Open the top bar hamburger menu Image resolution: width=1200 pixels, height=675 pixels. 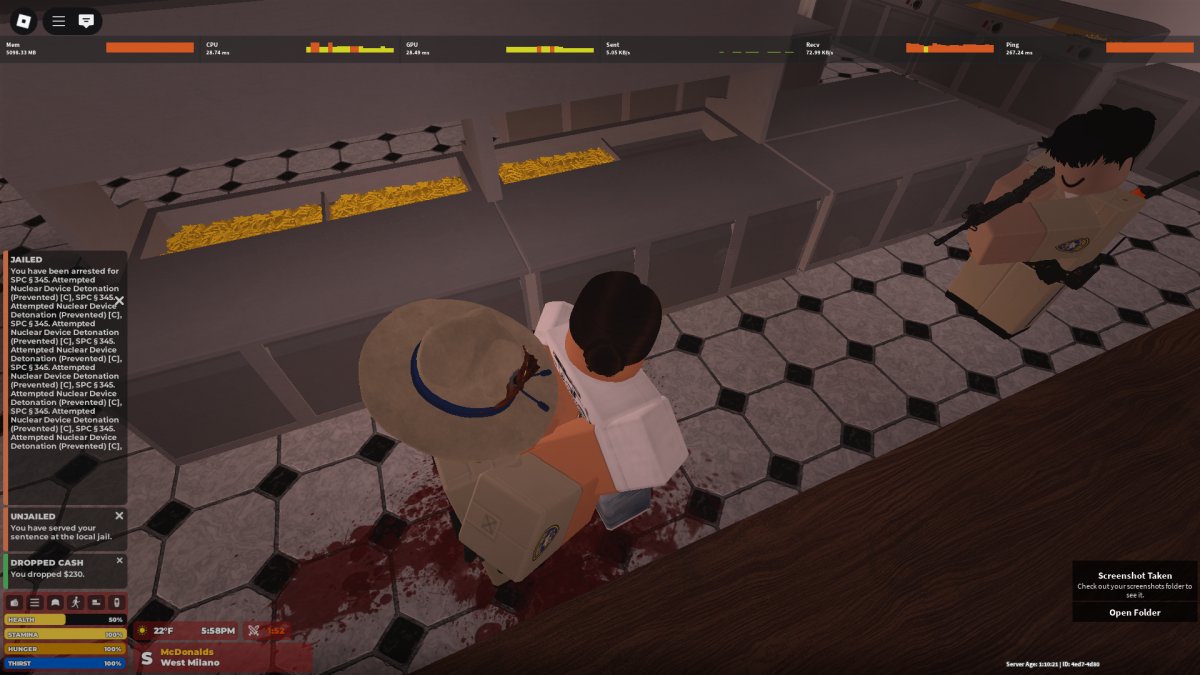(x=59, y=20)
